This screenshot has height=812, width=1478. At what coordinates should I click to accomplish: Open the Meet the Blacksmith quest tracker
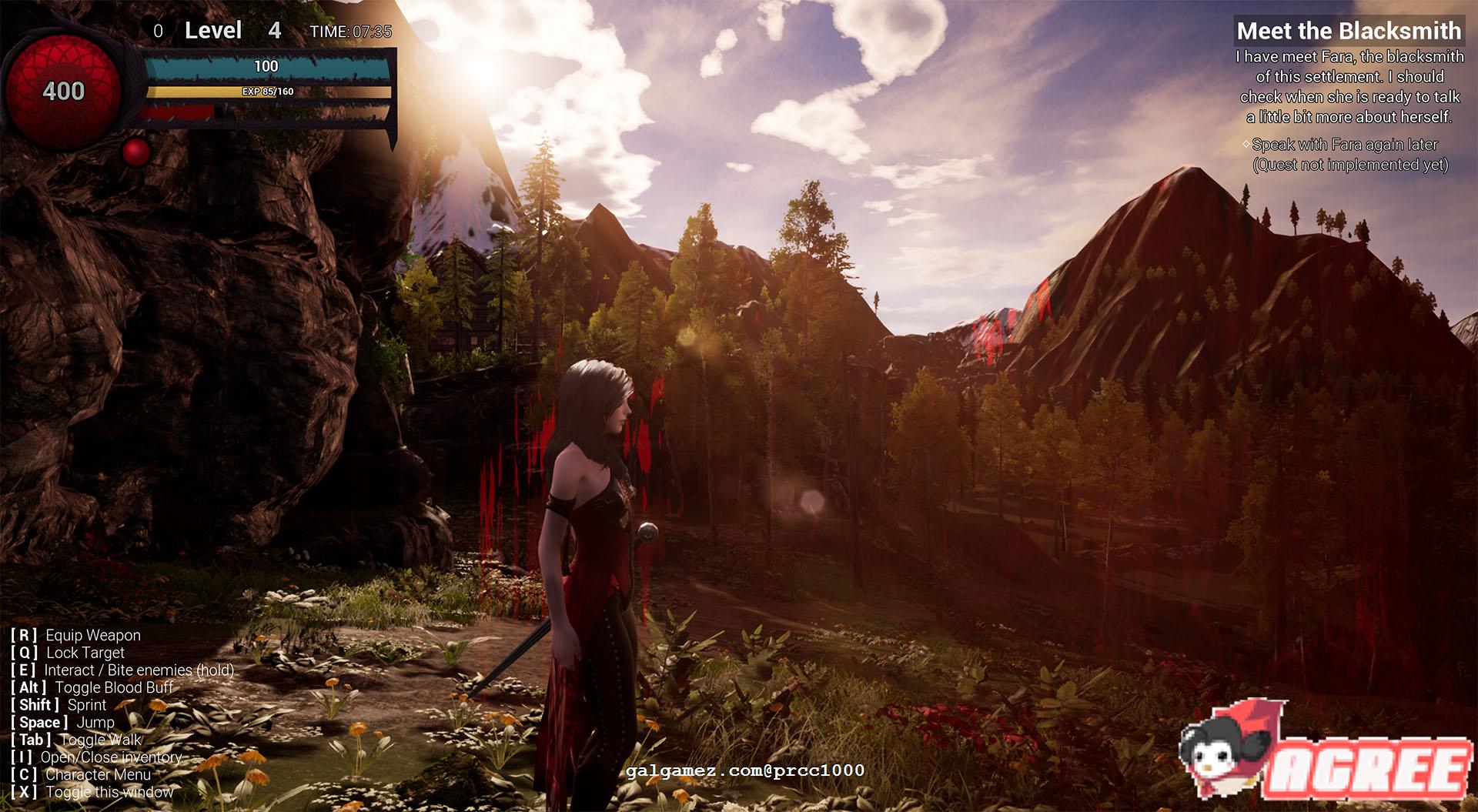pyautogui.click(x=1349, y=31)
